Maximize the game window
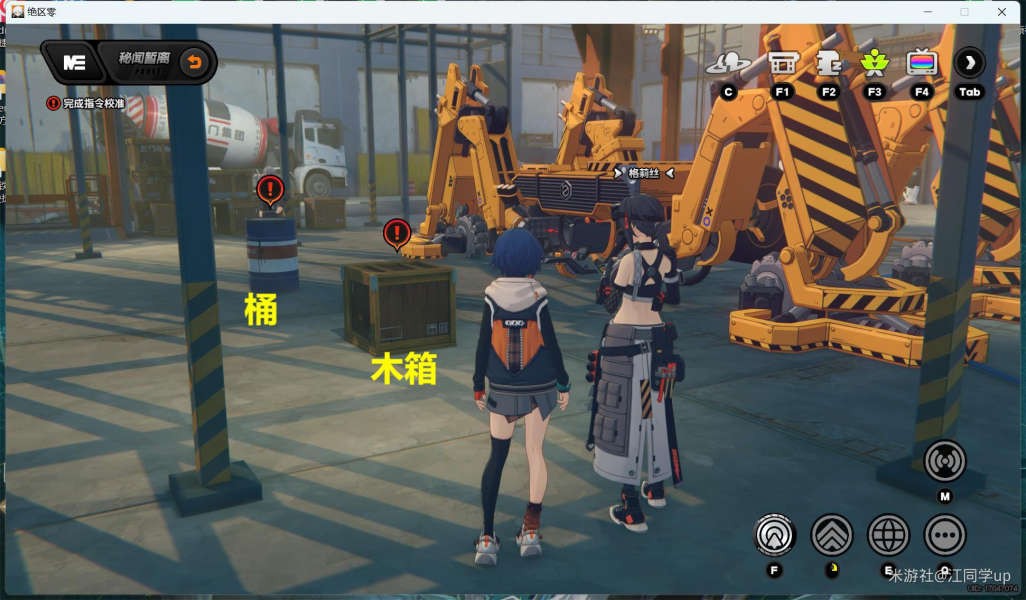 tap(964, 12)
